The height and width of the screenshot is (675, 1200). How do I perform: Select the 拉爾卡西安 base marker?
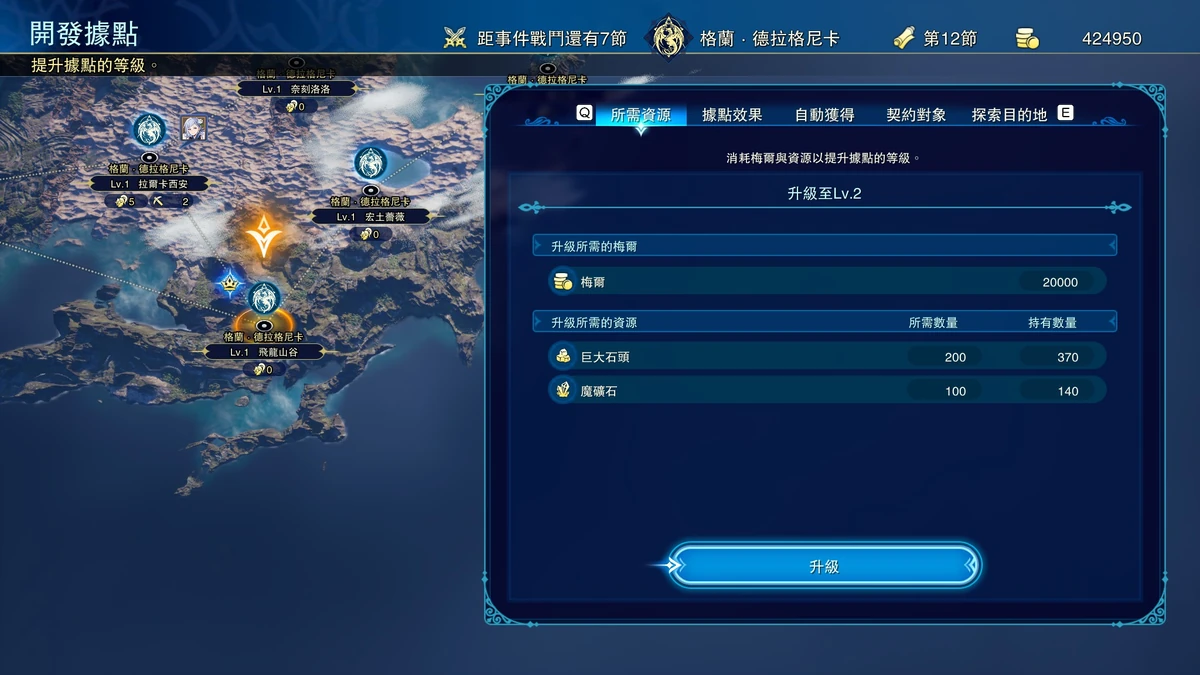(x=149, y=130)
